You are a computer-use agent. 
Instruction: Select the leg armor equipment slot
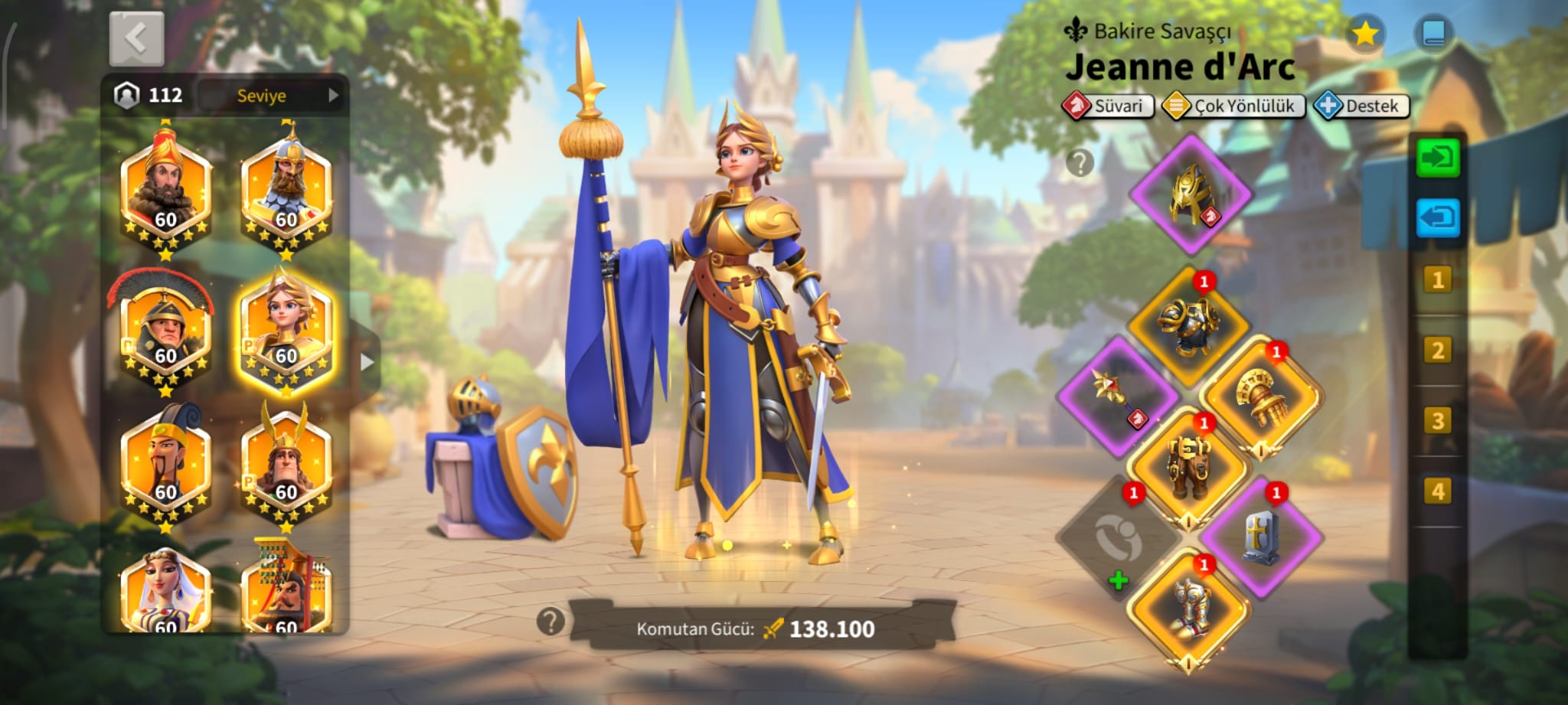tap(1187, 467)
